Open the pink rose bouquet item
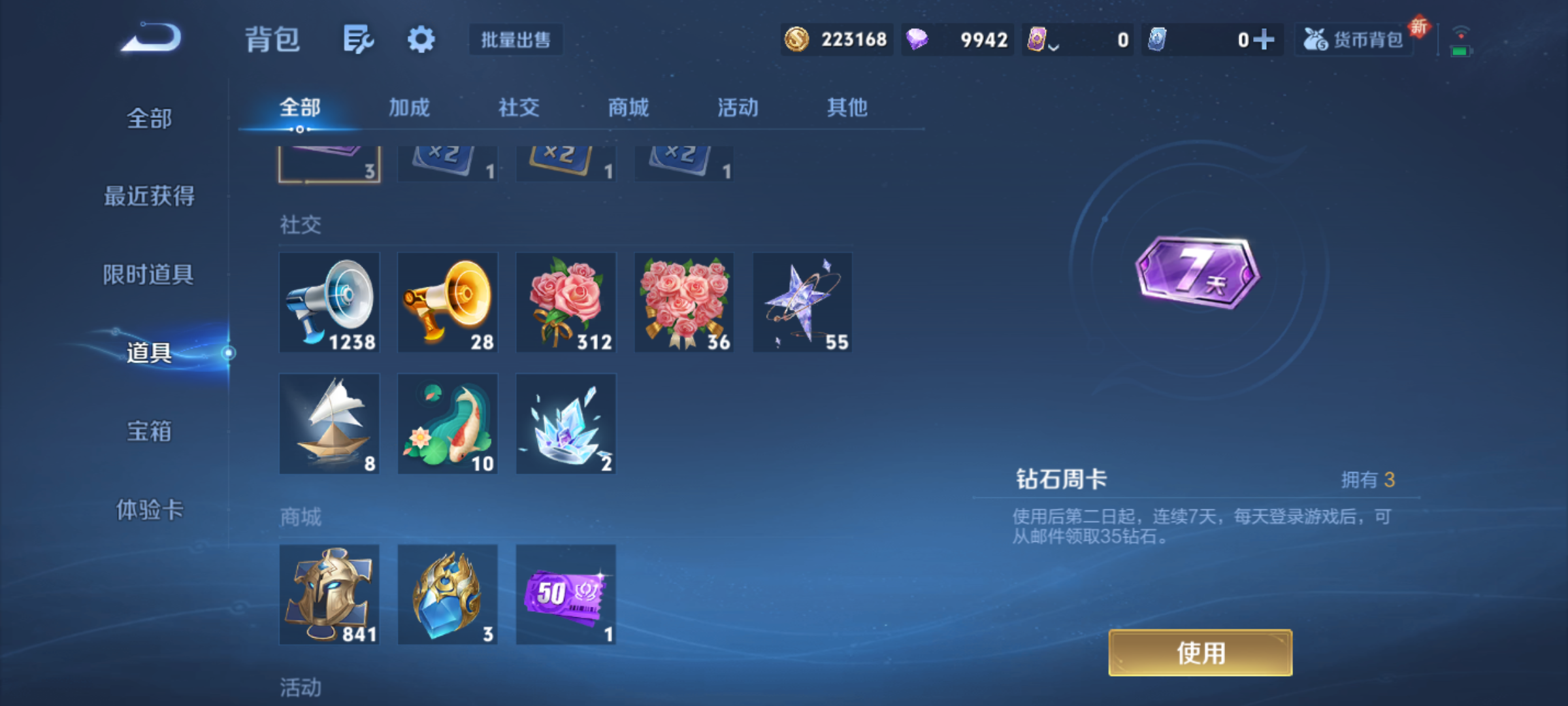 click(x=566, y=302)
